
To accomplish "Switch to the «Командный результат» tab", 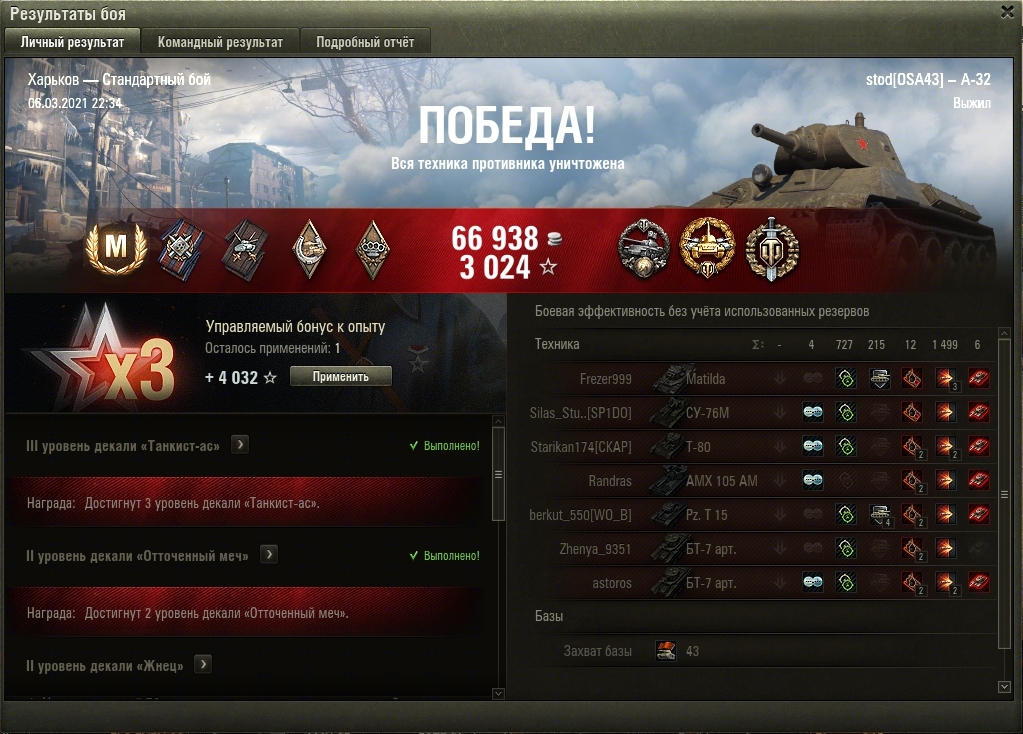I will (220, 42).
